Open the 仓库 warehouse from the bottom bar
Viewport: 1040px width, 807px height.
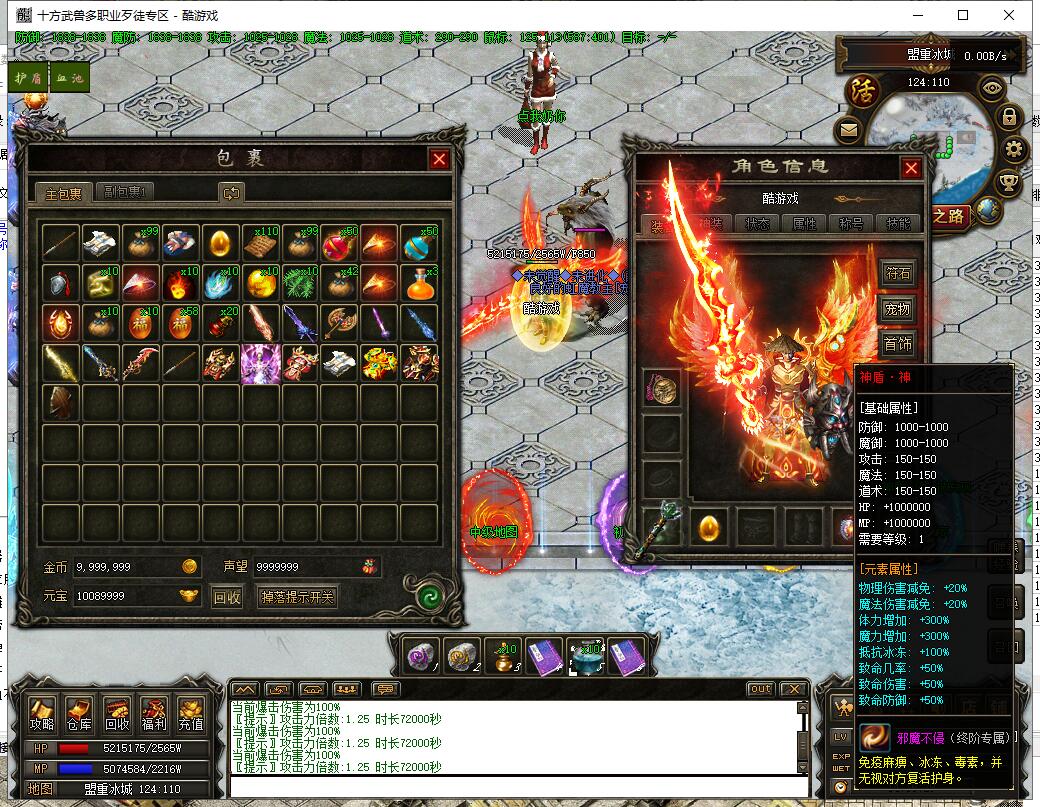coord(79,714)
